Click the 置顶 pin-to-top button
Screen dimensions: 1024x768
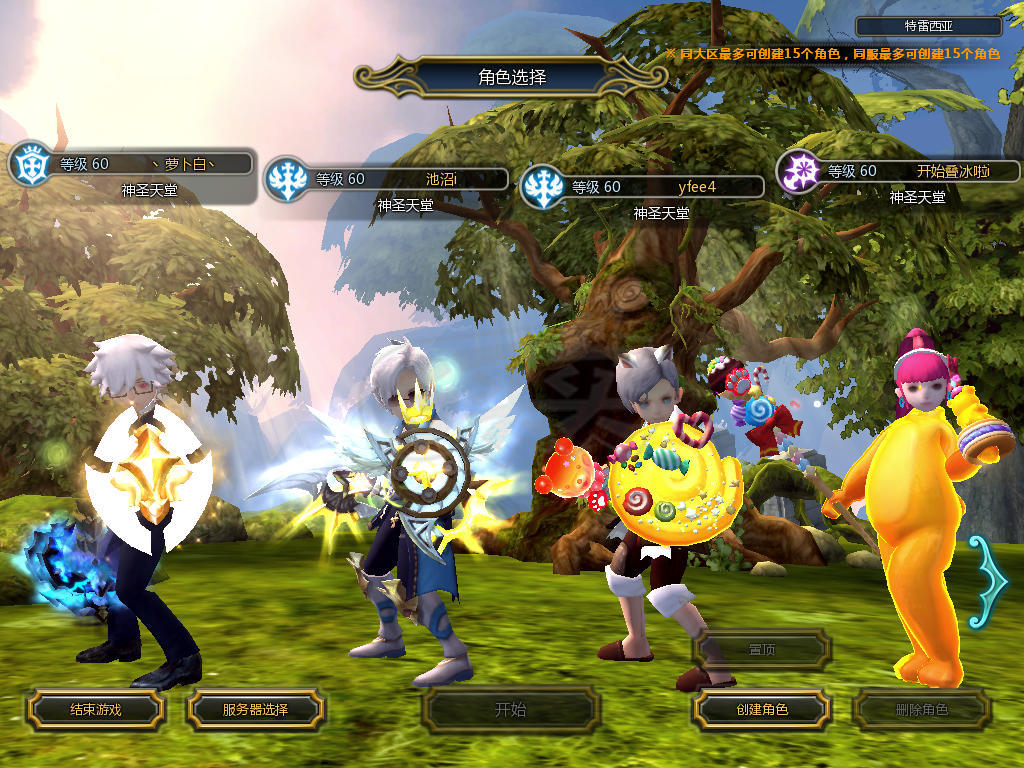(x=761, y=650)
